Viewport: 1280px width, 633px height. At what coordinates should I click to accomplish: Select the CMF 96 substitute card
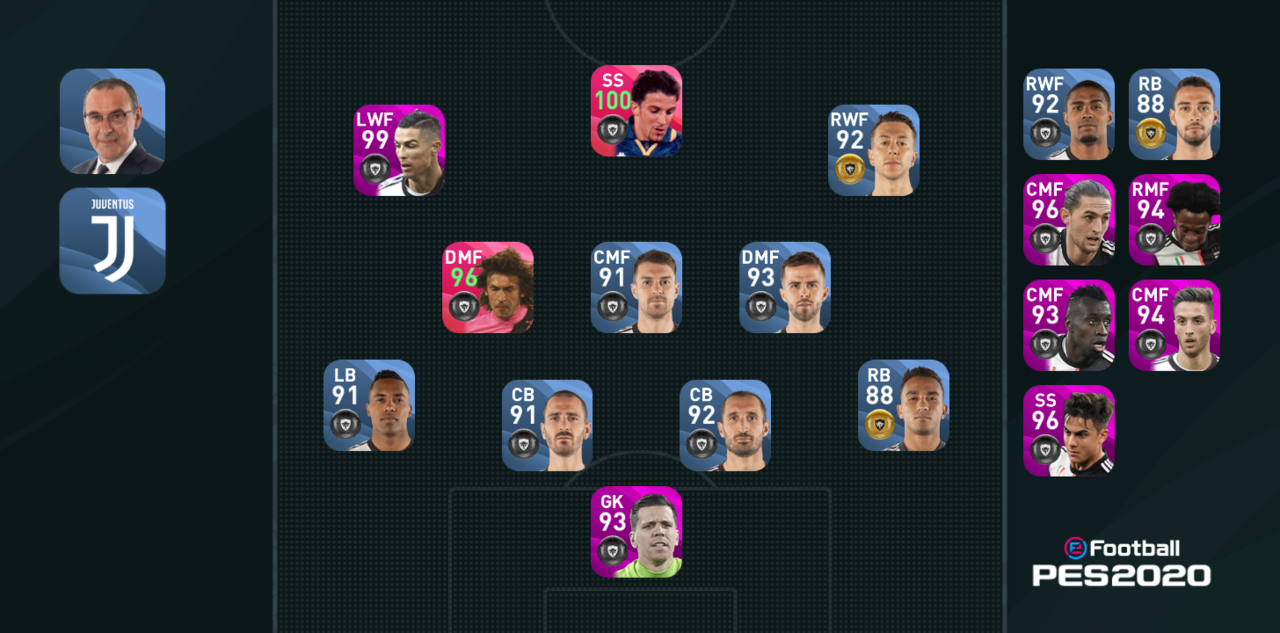(x=1068, y=220)
